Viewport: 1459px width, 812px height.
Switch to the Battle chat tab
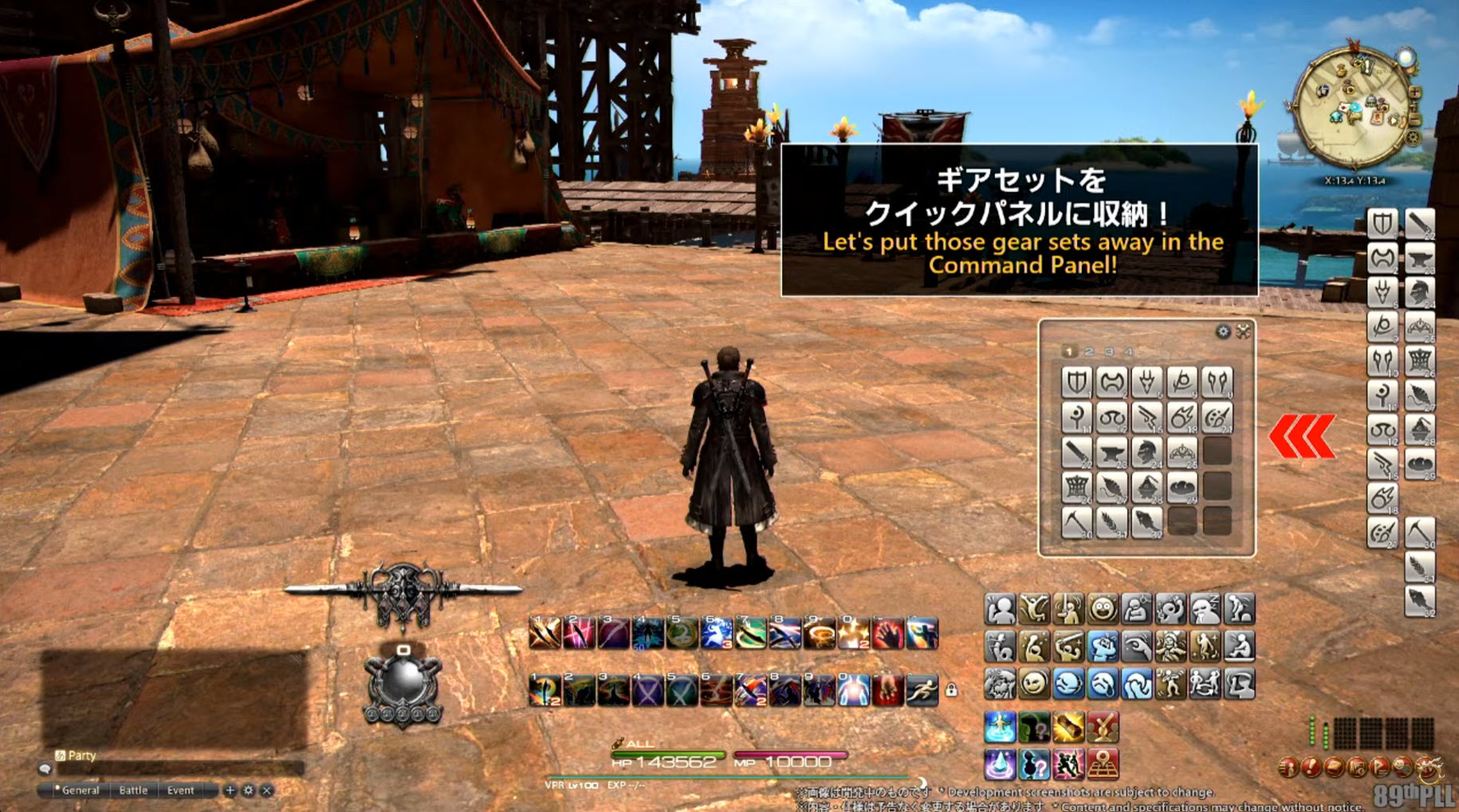click(x=133, y=790)
